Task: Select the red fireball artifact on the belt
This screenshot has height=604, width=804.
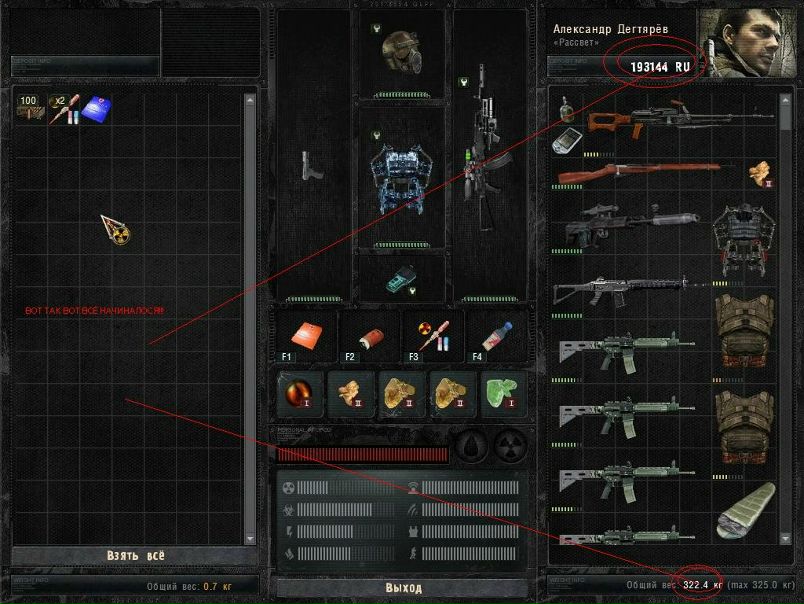Action: 300,393
